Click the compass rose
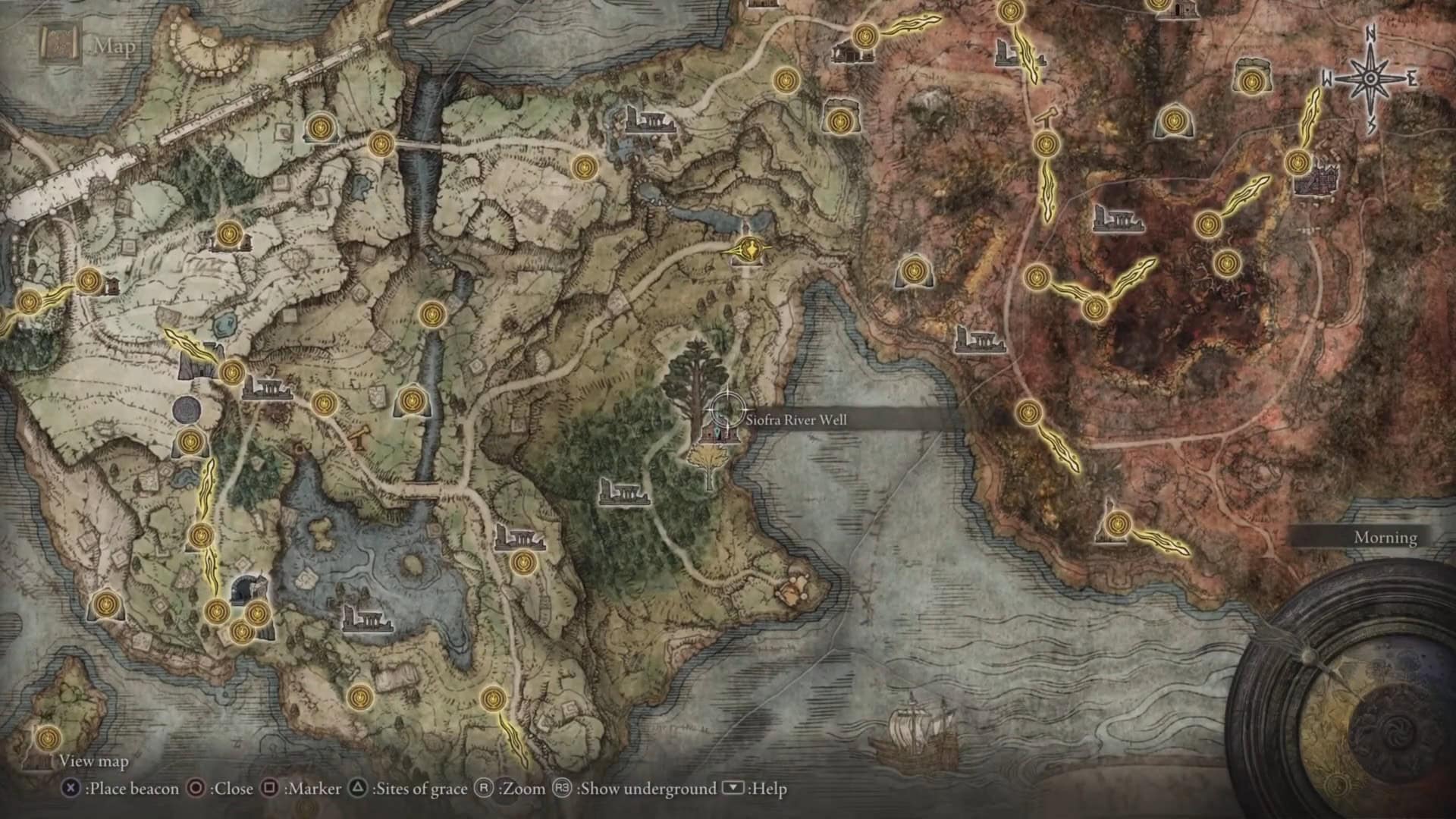Screen dimensions: 1456x819 [1371, 78]
